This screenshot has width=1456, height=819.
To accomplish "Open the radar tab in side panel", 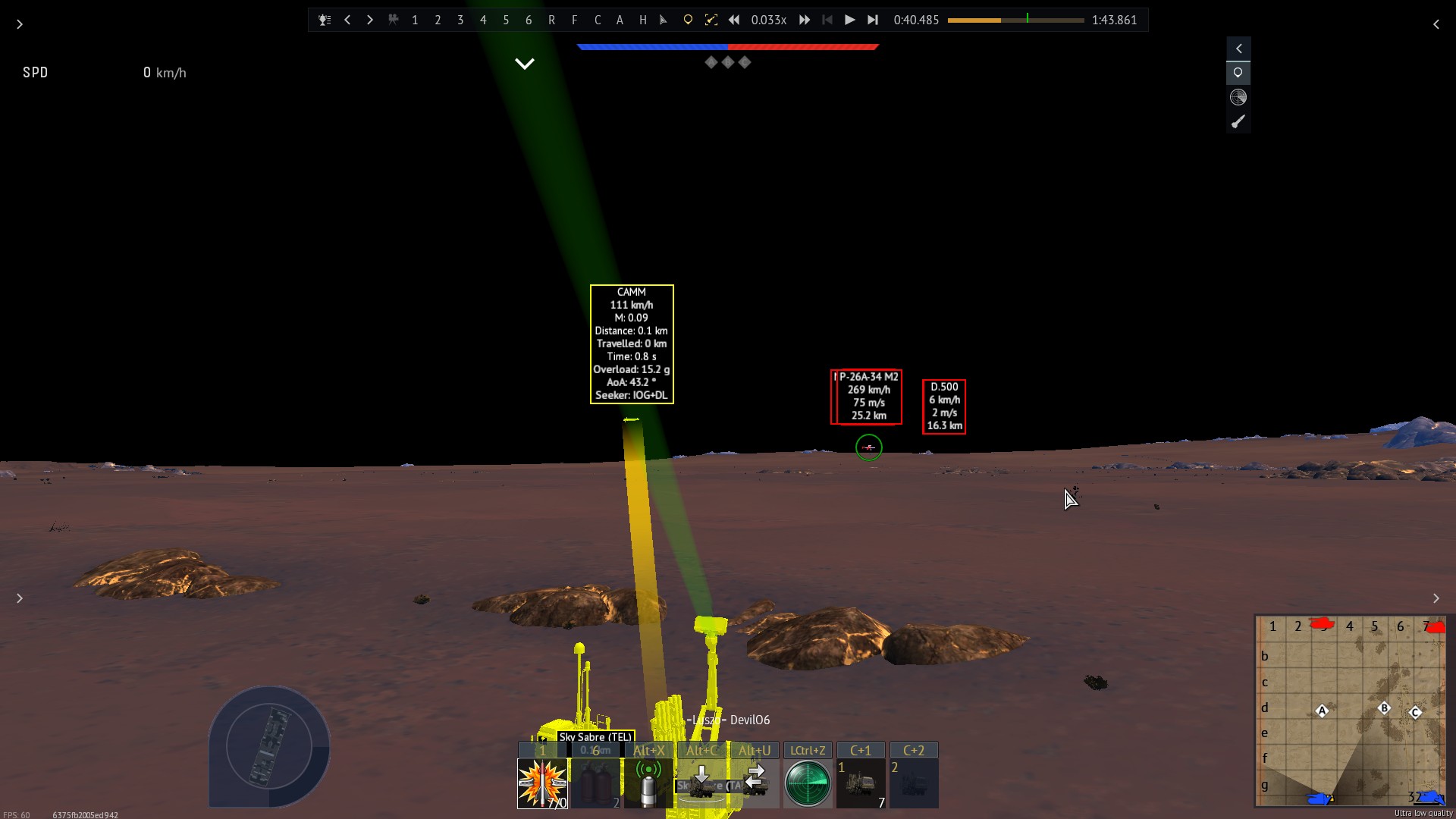I will coord(1238,97).
